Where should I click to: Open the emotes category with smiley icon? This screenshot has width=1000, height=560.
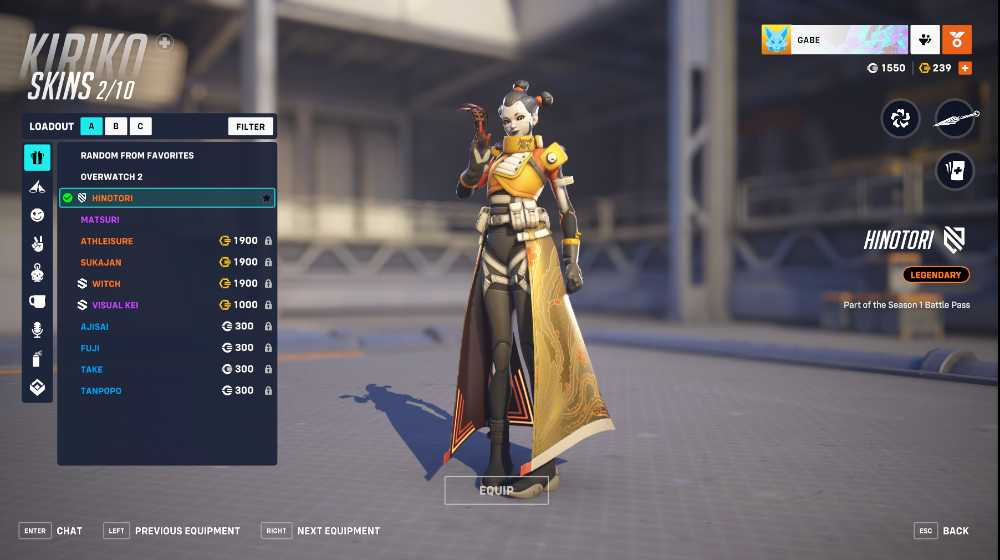coord(37,215)
